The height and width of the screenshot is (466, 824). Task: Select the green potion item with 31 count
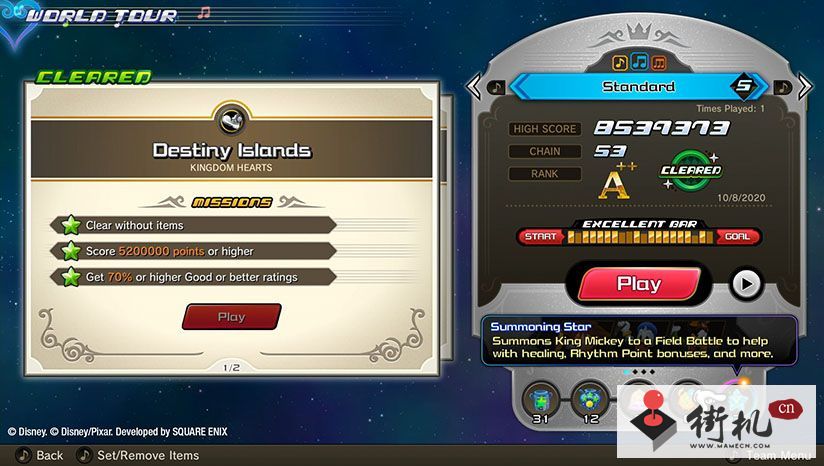(541, 398)
